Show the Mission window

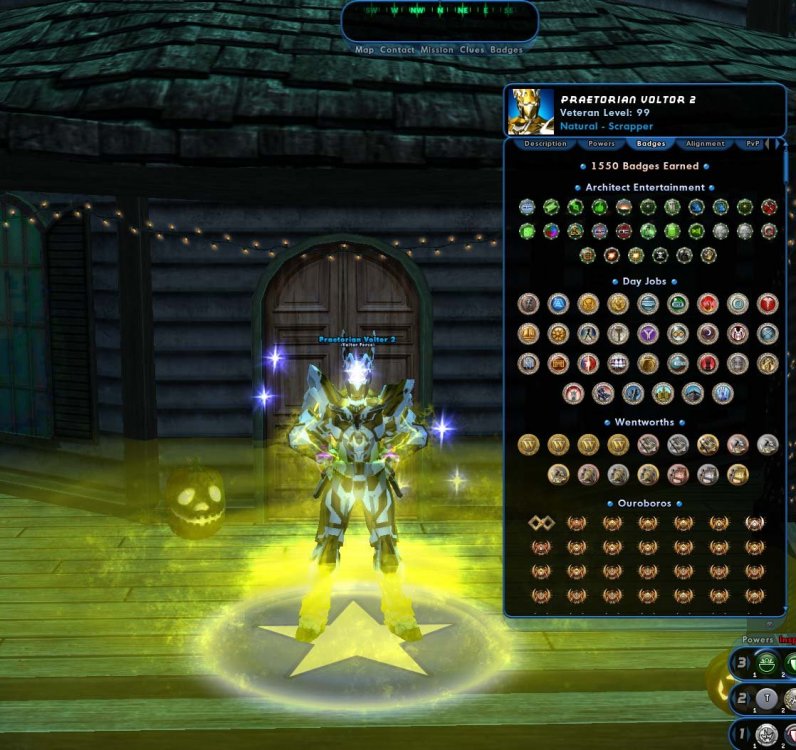coord(437,50)
